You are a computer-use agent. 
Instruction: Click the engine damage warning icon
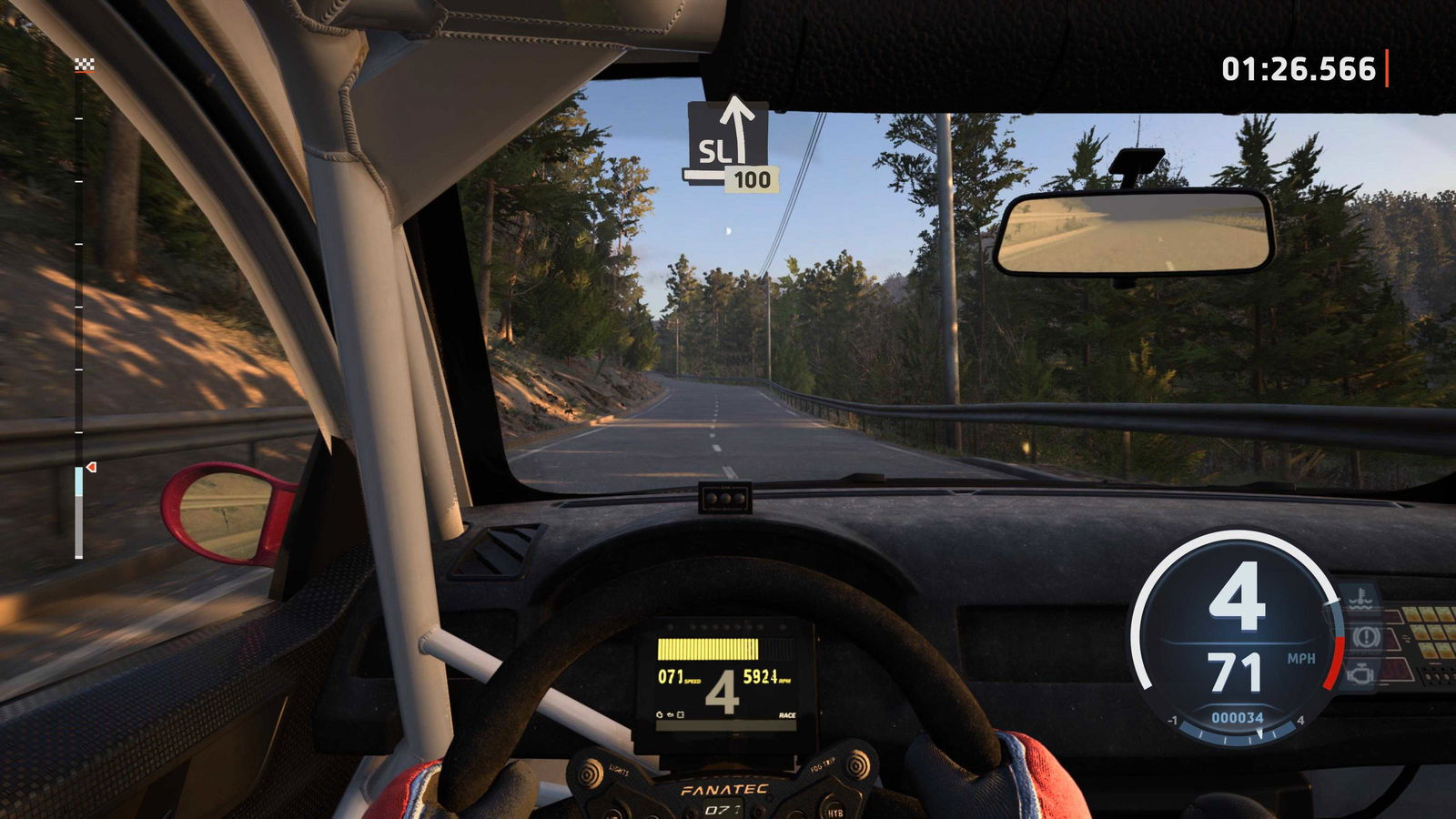point(1360,674)
